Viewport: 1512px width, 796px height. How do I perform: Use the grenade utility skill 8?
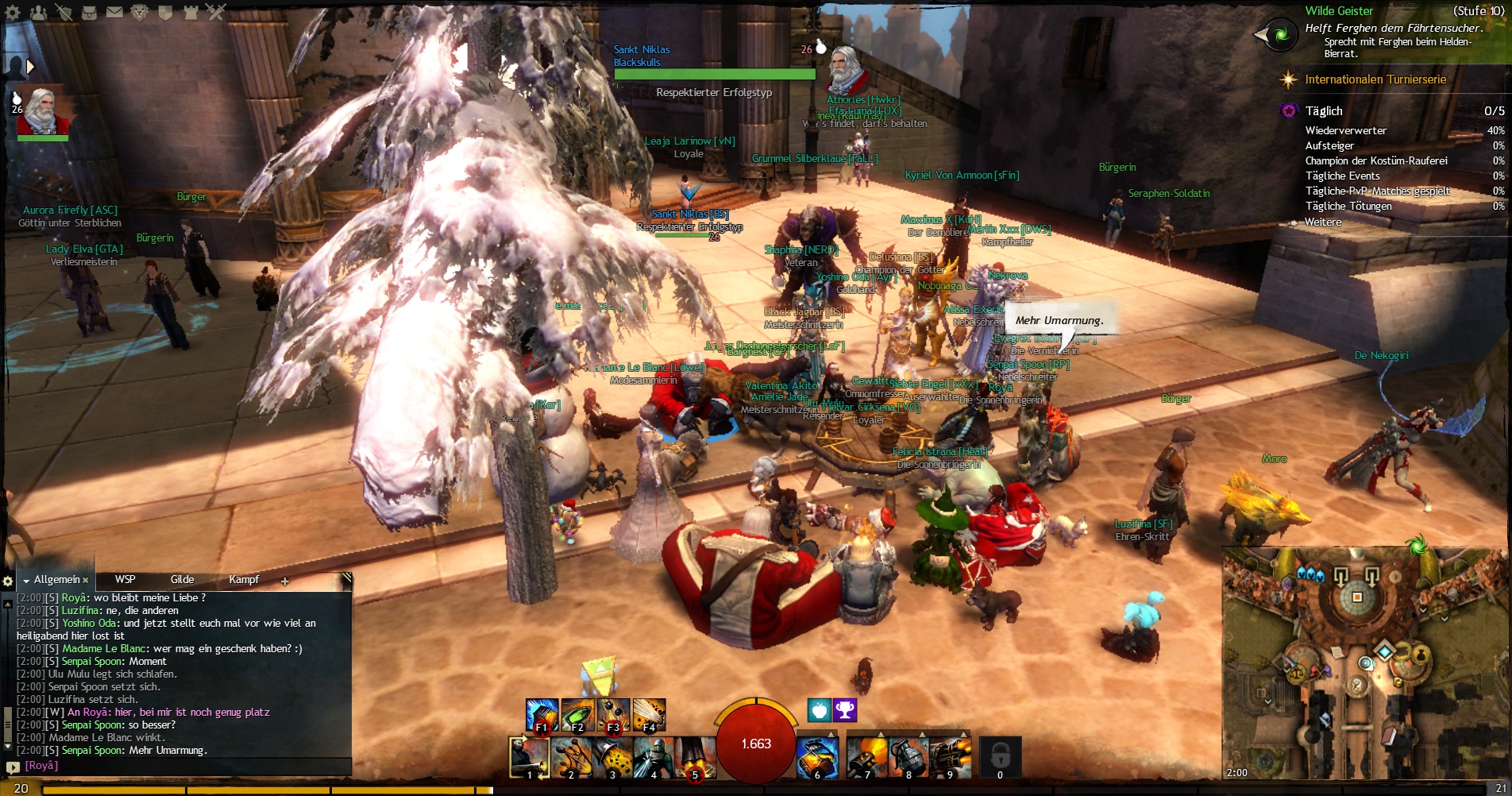[x=908, y=756]
